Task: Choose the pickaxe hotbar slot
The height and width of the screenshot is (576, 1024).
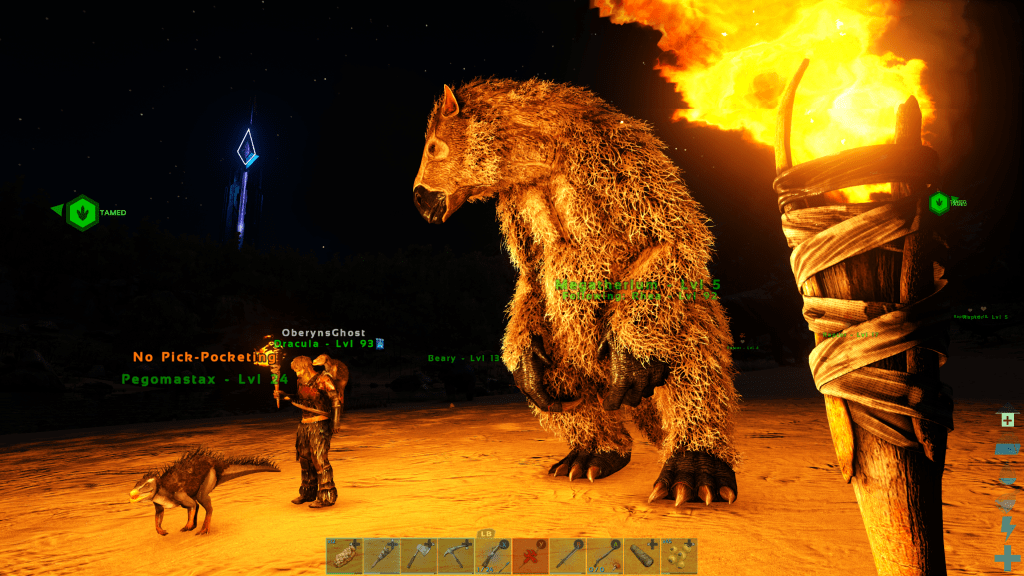Action: [456, 555]
